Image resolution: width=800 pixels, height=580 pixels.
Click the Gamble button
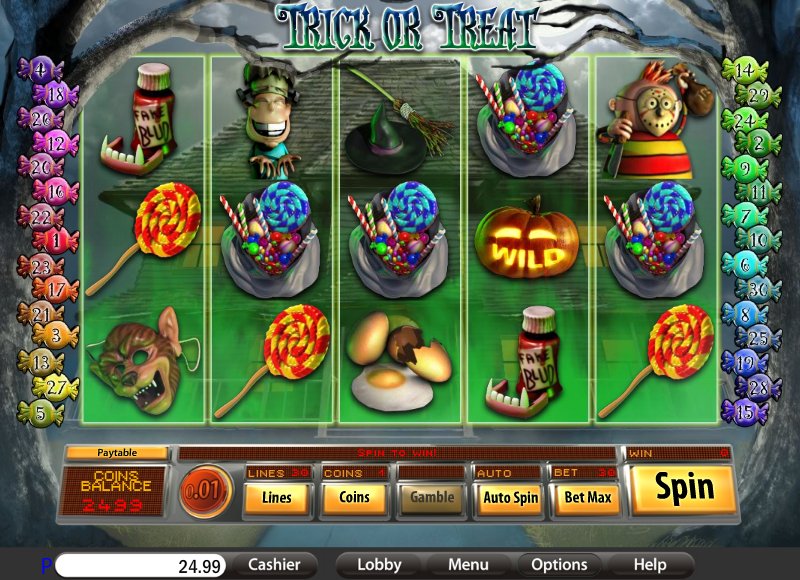[x=432, y=496]
